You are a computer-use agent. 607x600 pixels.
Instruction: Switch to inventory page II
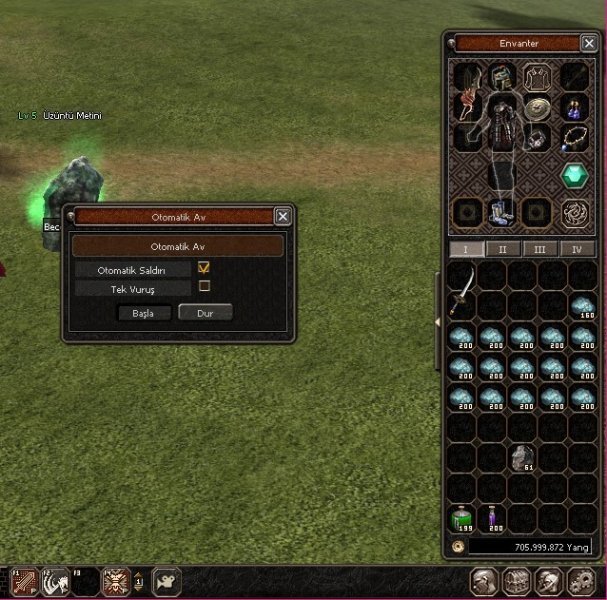tap(502, 249)
